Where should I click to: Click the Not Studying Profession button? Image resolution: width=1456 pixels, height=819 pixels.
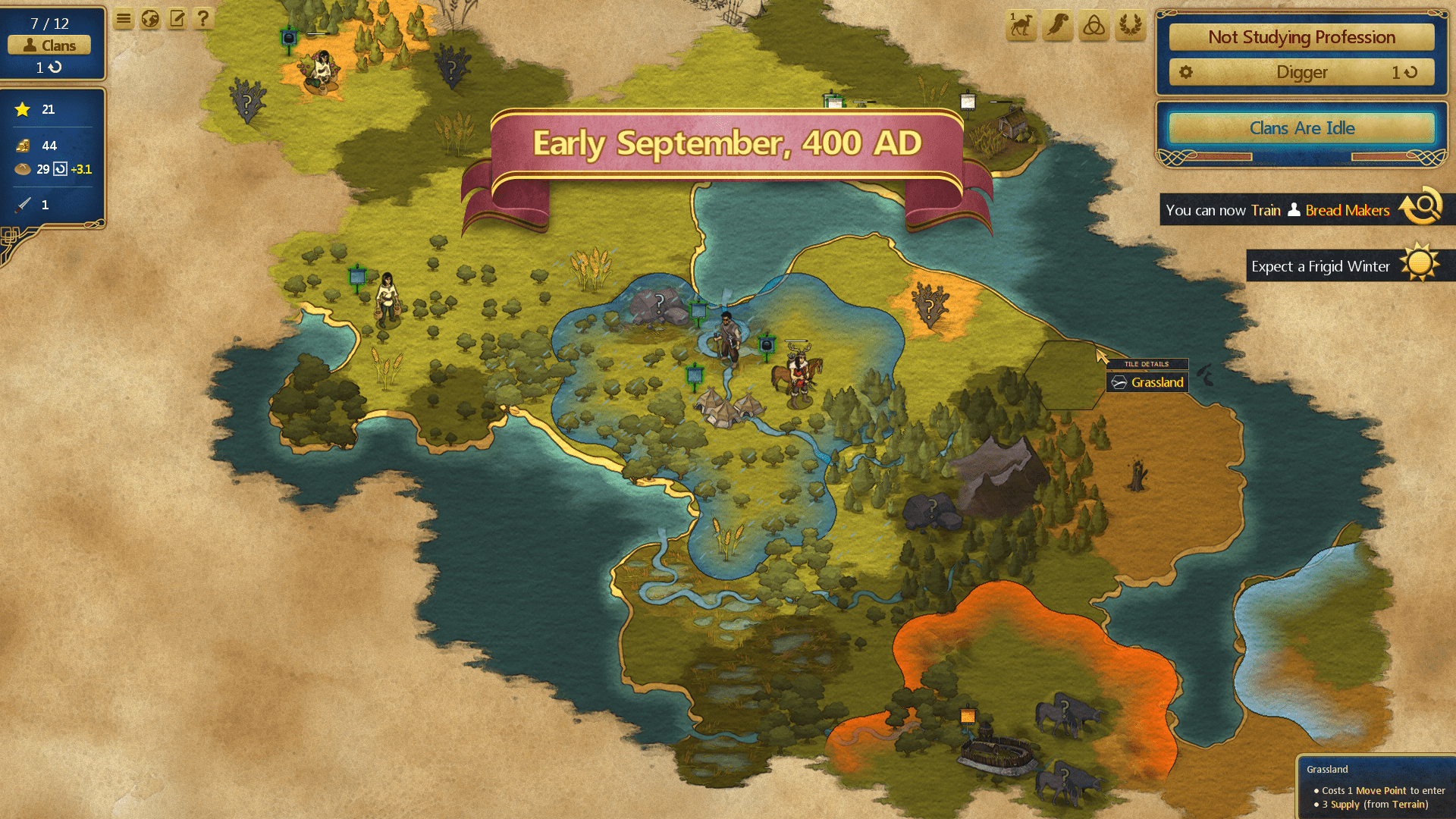1301,37
